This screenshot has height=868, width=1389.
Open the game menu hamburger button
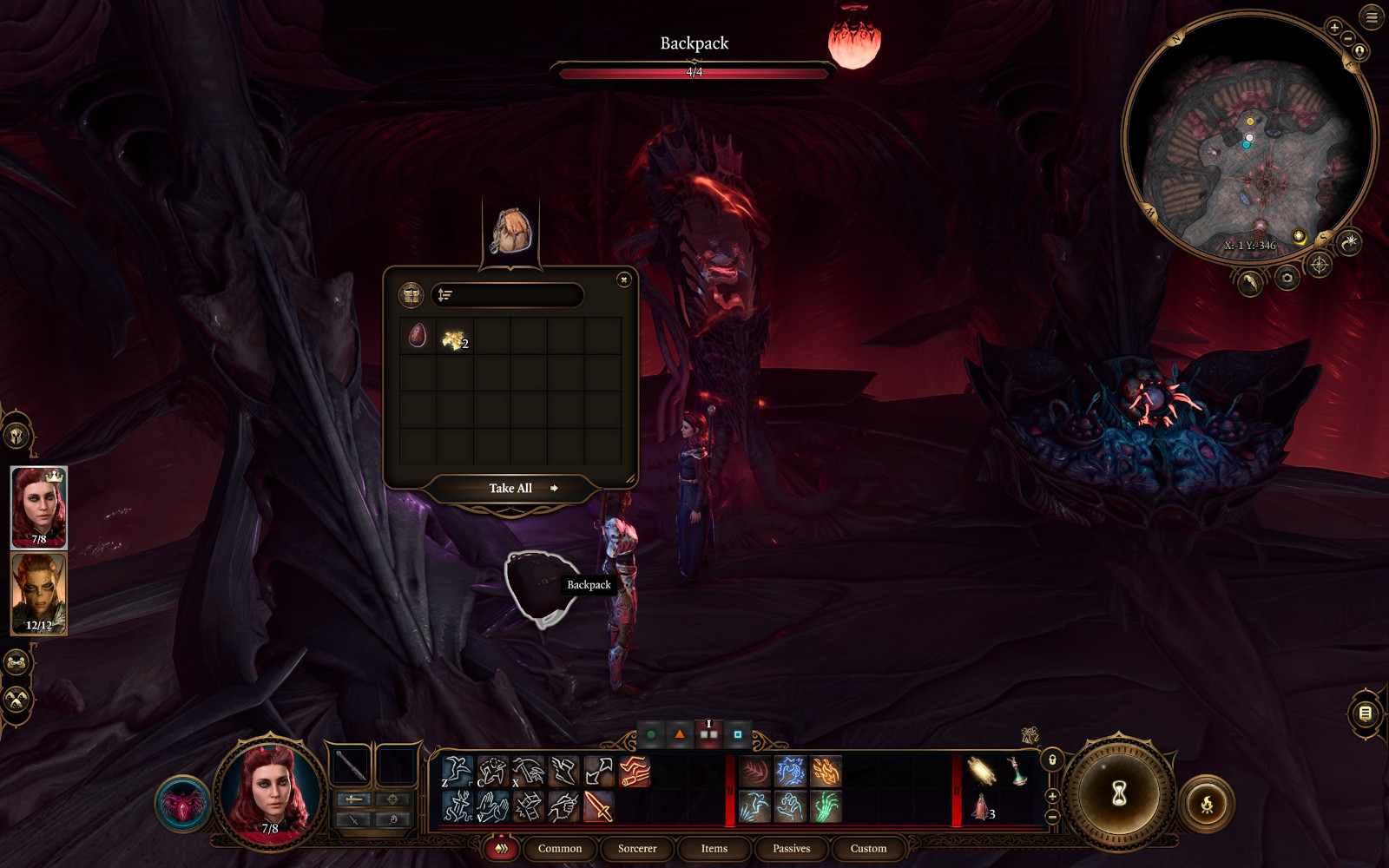pos(1372,17)
